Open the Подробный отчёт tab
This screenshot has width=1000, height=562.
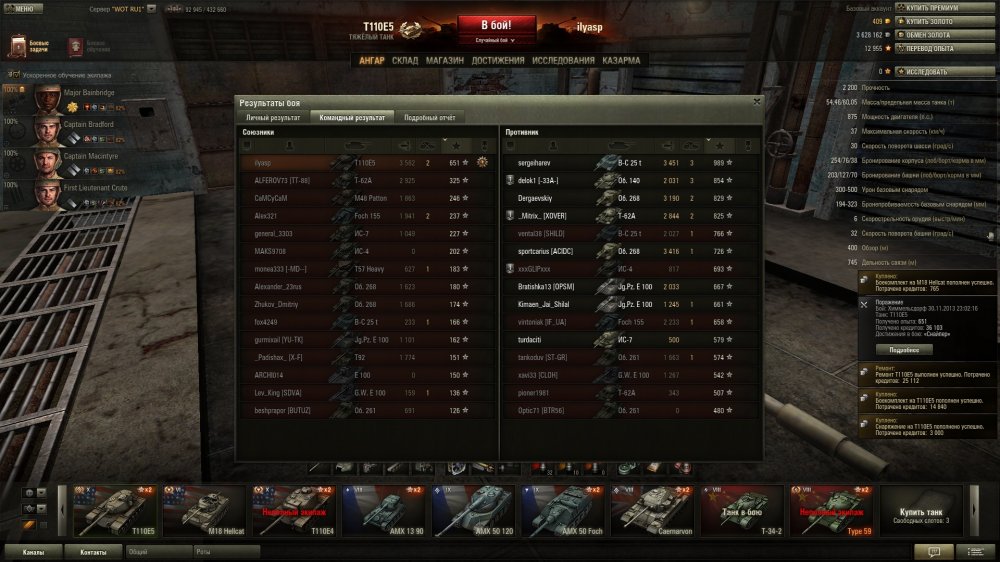pos(429,117)
